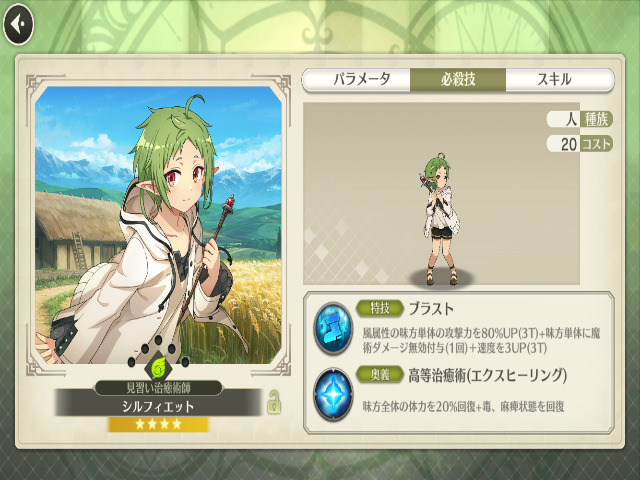Go back with the arrow button
Image resolution: width=640 pixels, height=480 pixels.
[18, 25]
